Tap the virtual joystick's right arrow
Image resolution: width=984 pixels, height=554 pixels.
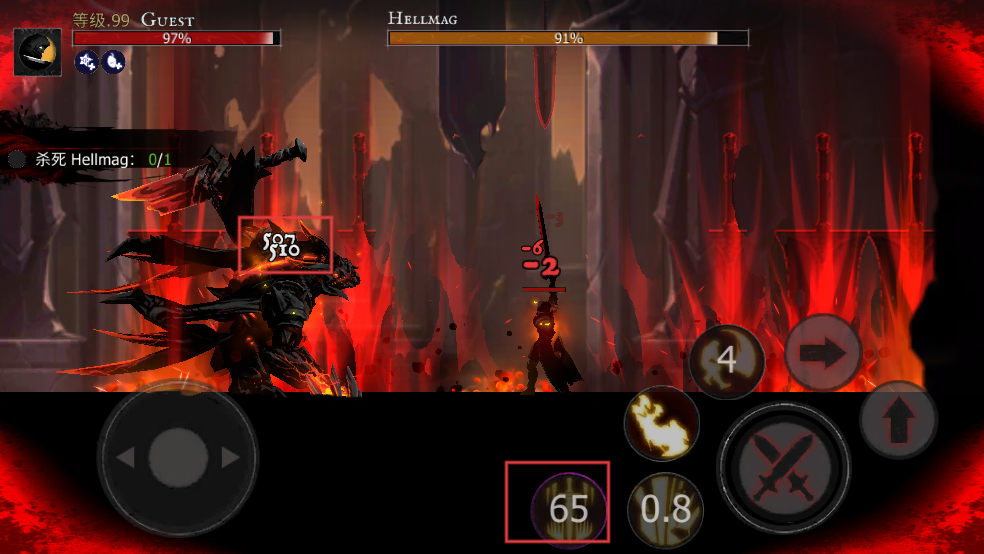(x=231, y=457)
